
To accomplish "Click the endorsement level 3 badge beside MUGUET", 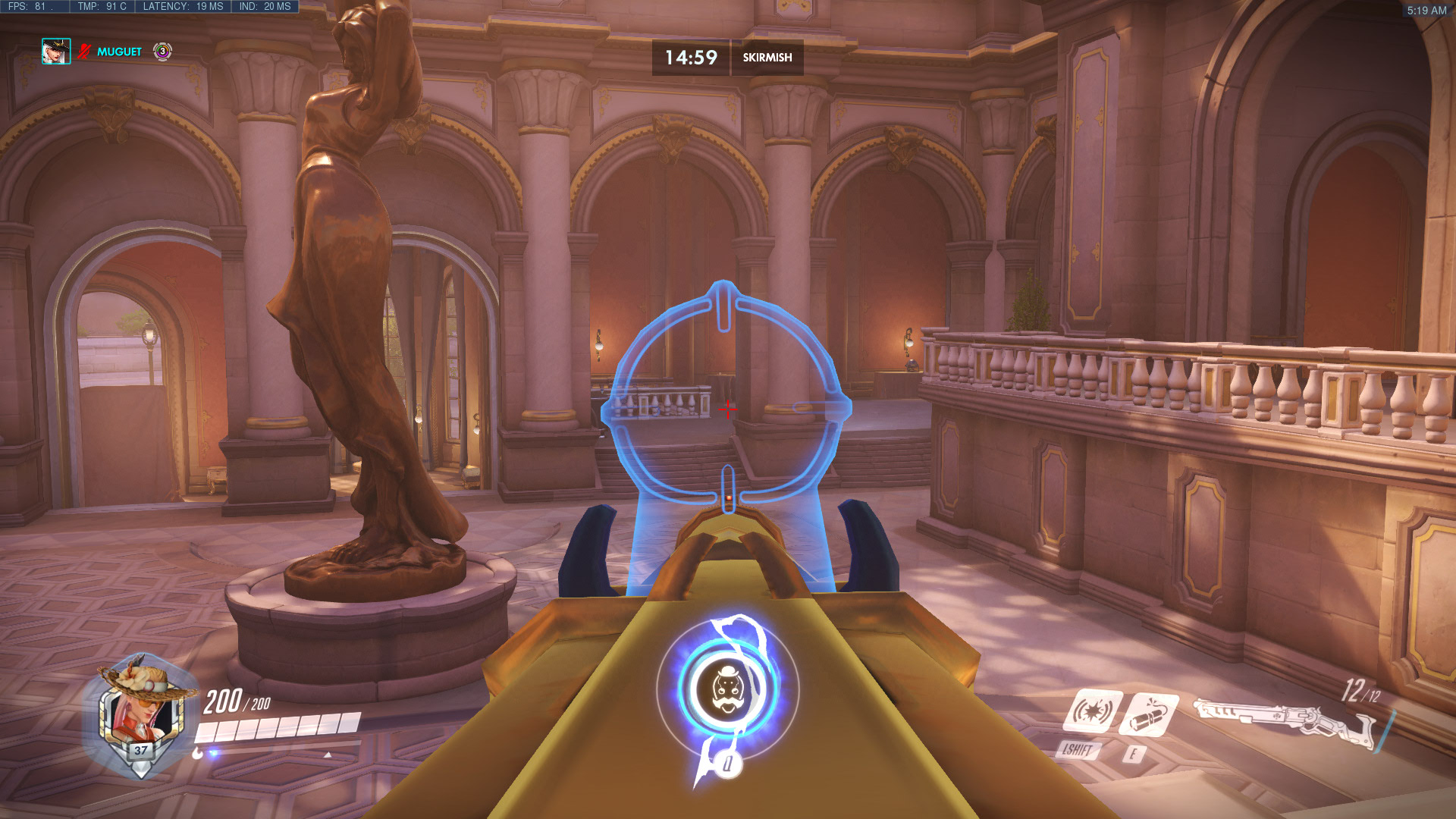I will 162,52.
